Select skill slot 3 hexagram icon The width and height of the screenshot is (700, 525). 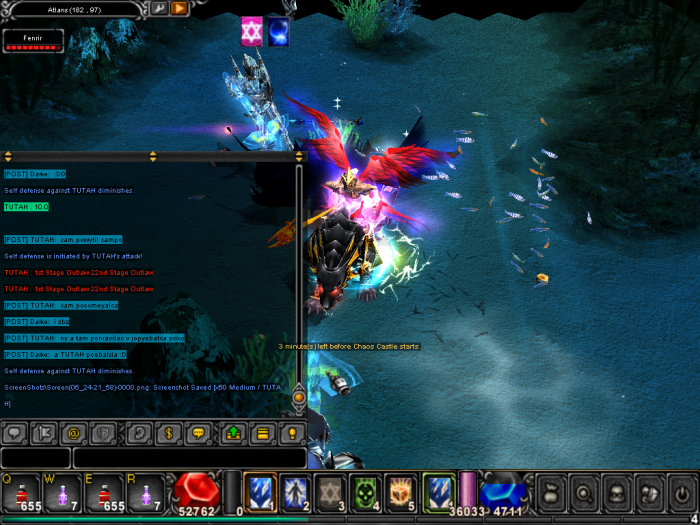point(330,490)
